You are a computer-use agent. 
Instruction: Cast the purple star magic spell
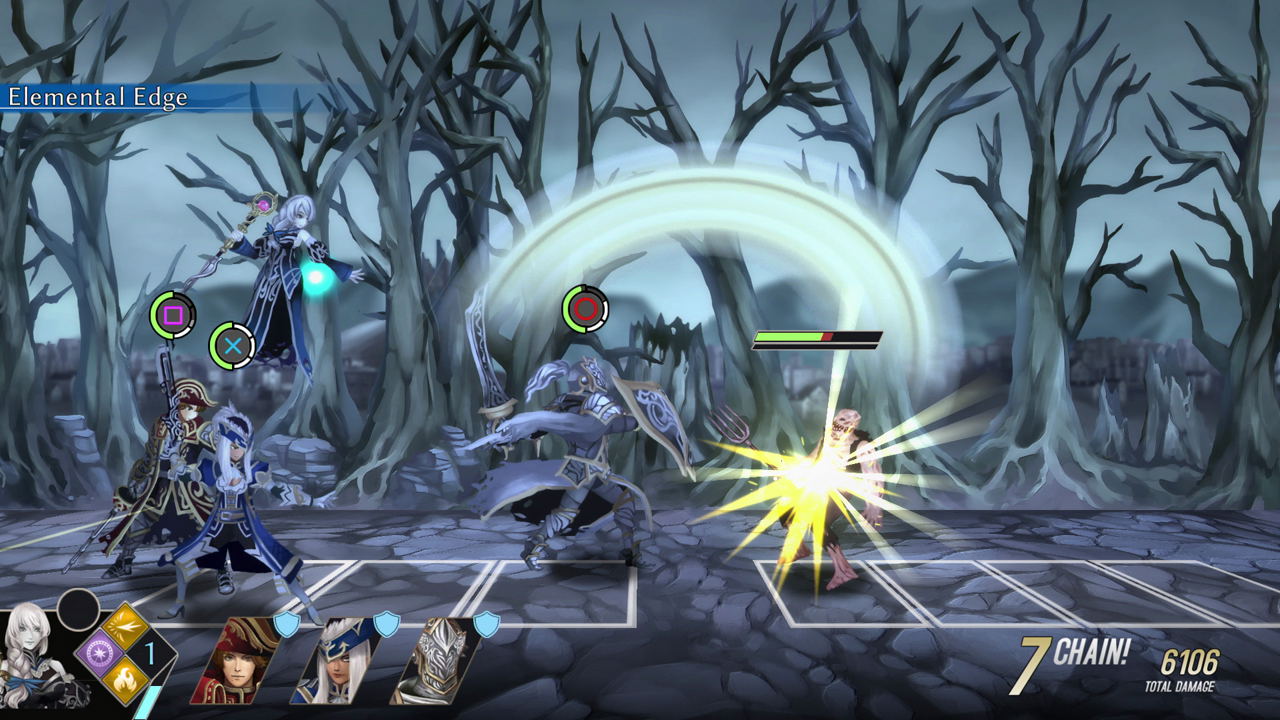click(x=100, y=653)
